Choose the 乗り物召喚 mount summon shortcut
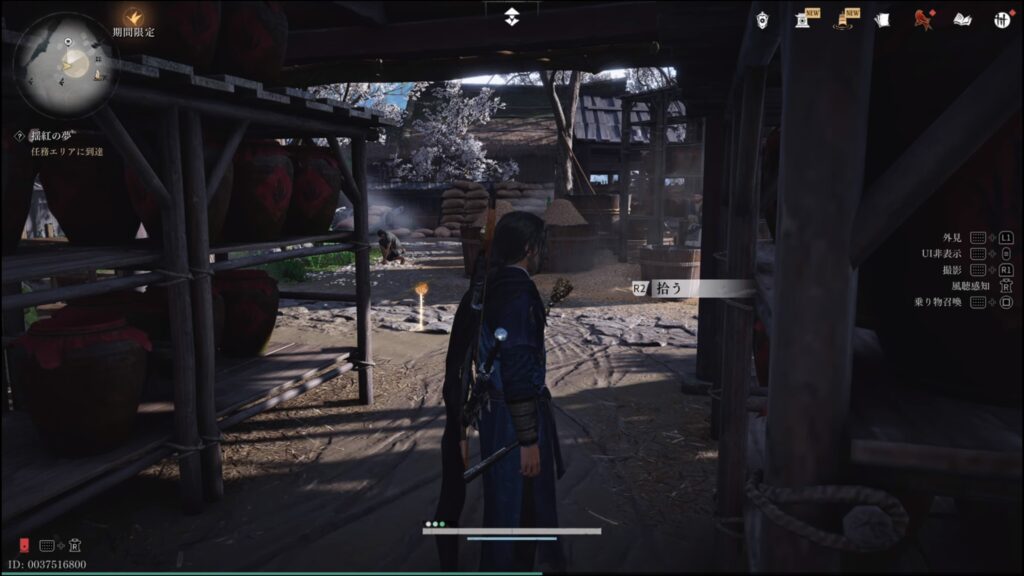Screen dimensions: 1024x576 click(x=937, y=302)
